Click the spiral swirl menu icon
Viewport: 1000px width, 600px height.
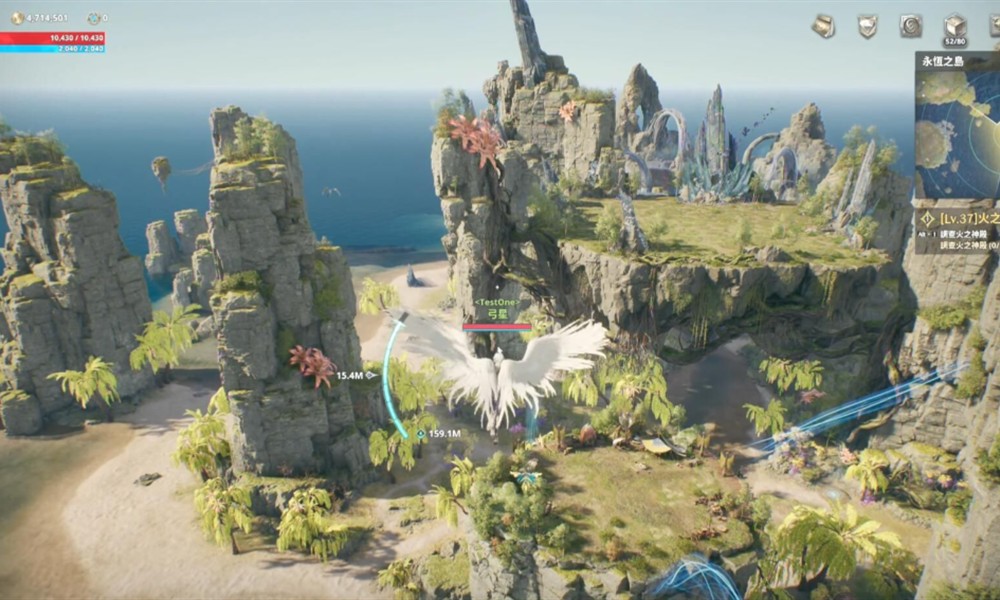911,27
